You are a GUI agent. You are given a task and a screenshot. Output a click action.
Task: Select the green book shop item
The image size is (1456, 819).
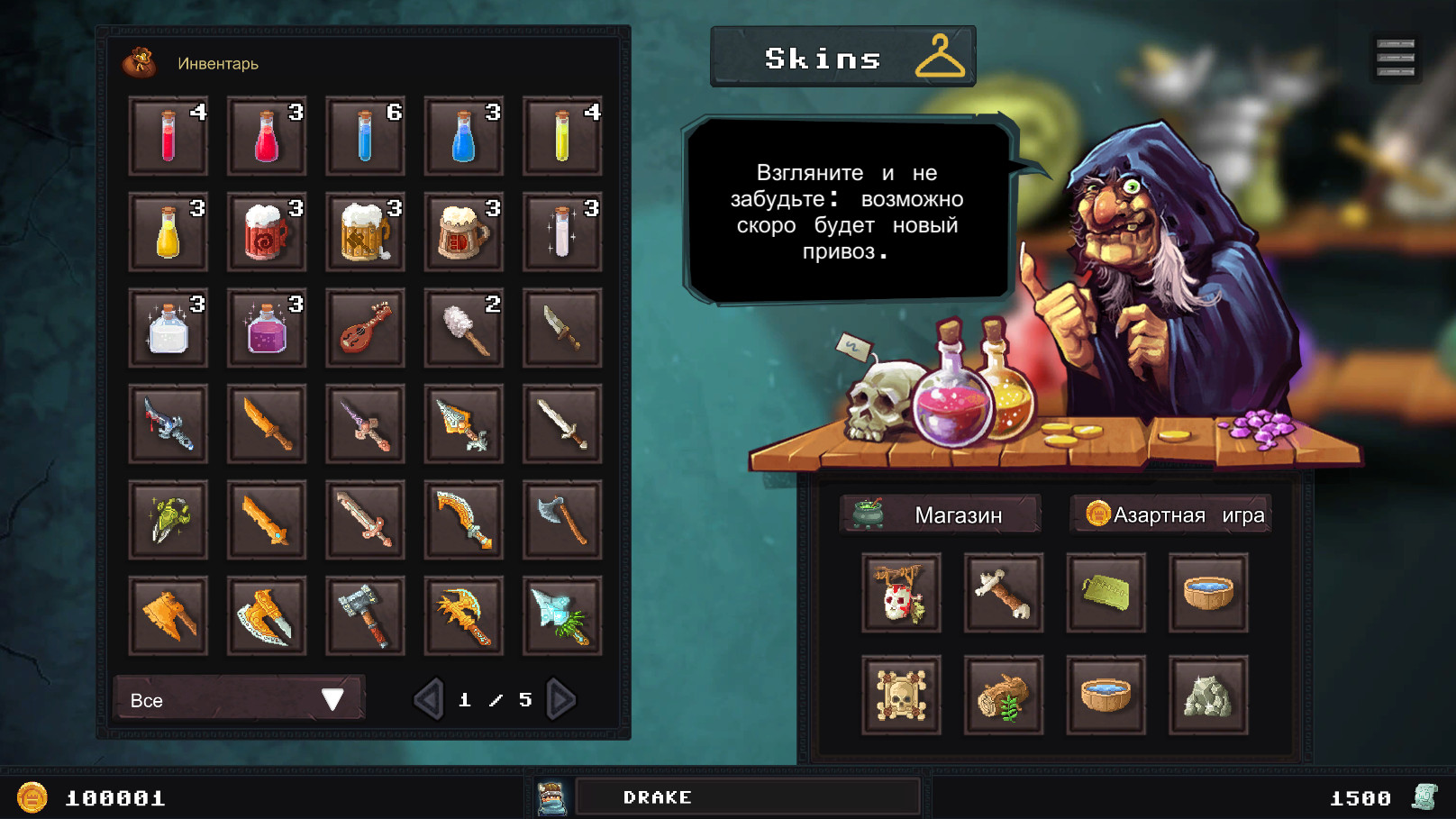1106,593
